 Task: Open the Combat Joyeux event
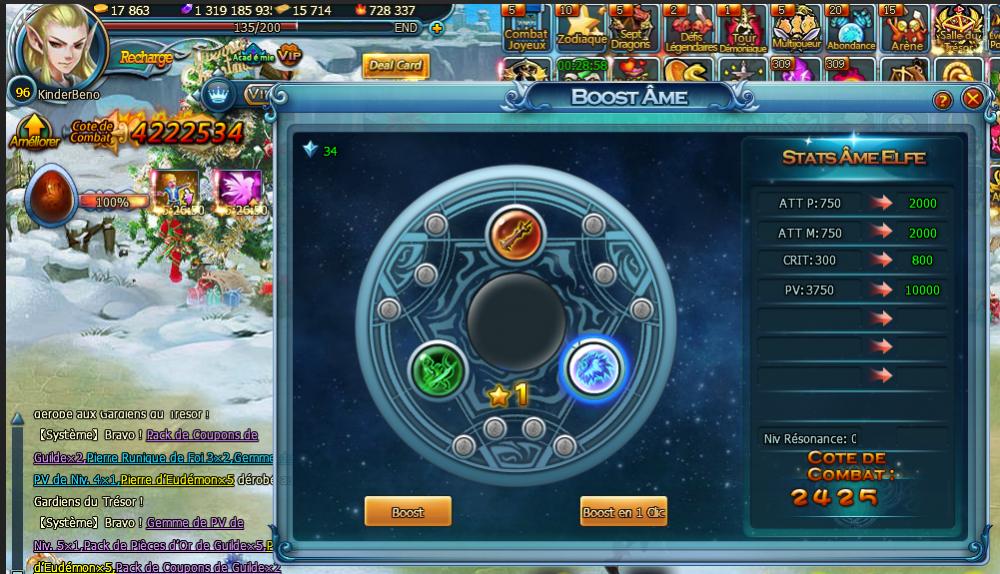point(526,27)
